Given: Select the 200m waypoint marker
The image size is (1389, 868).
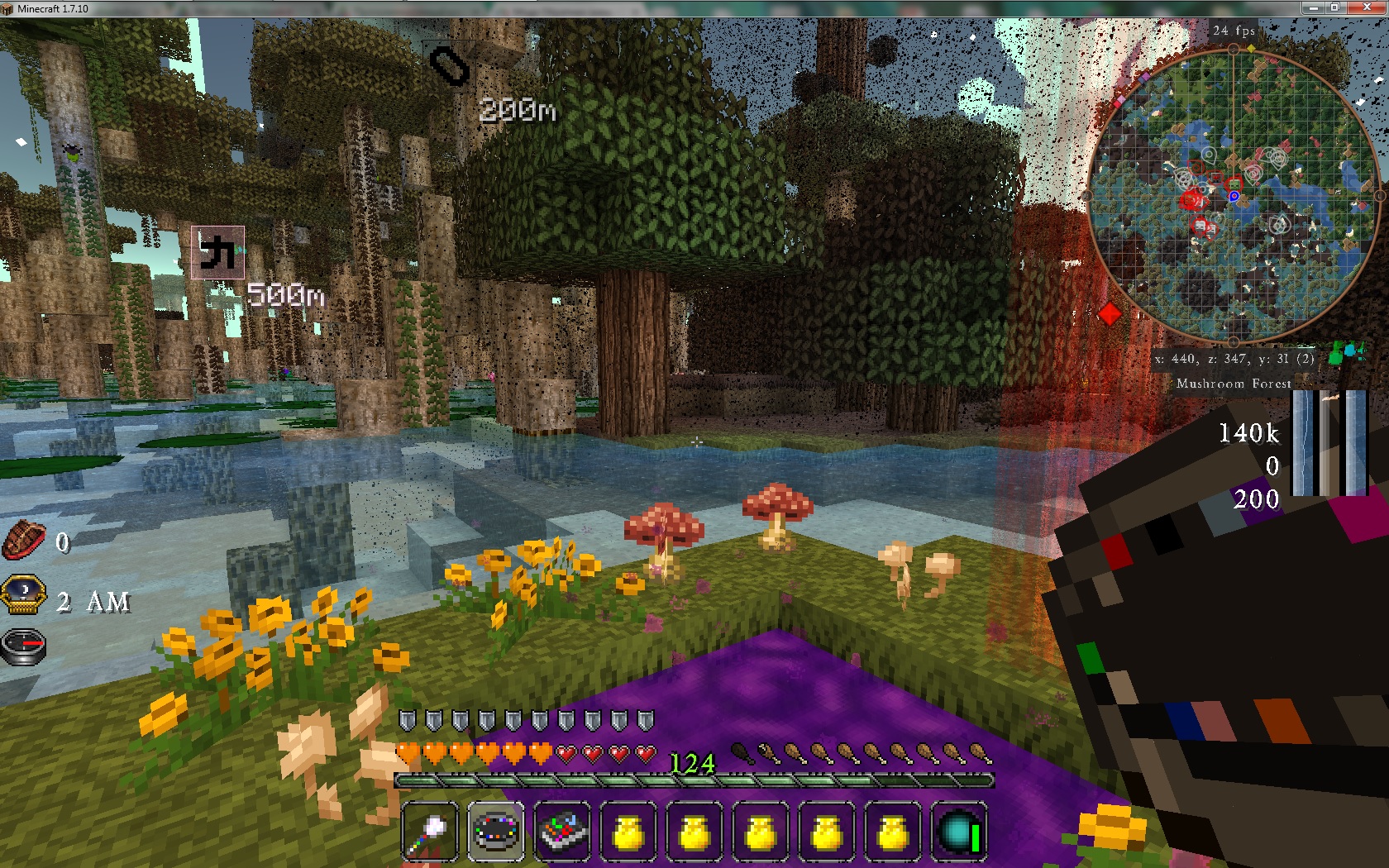Looking at the screenshot, I should 450,66.
